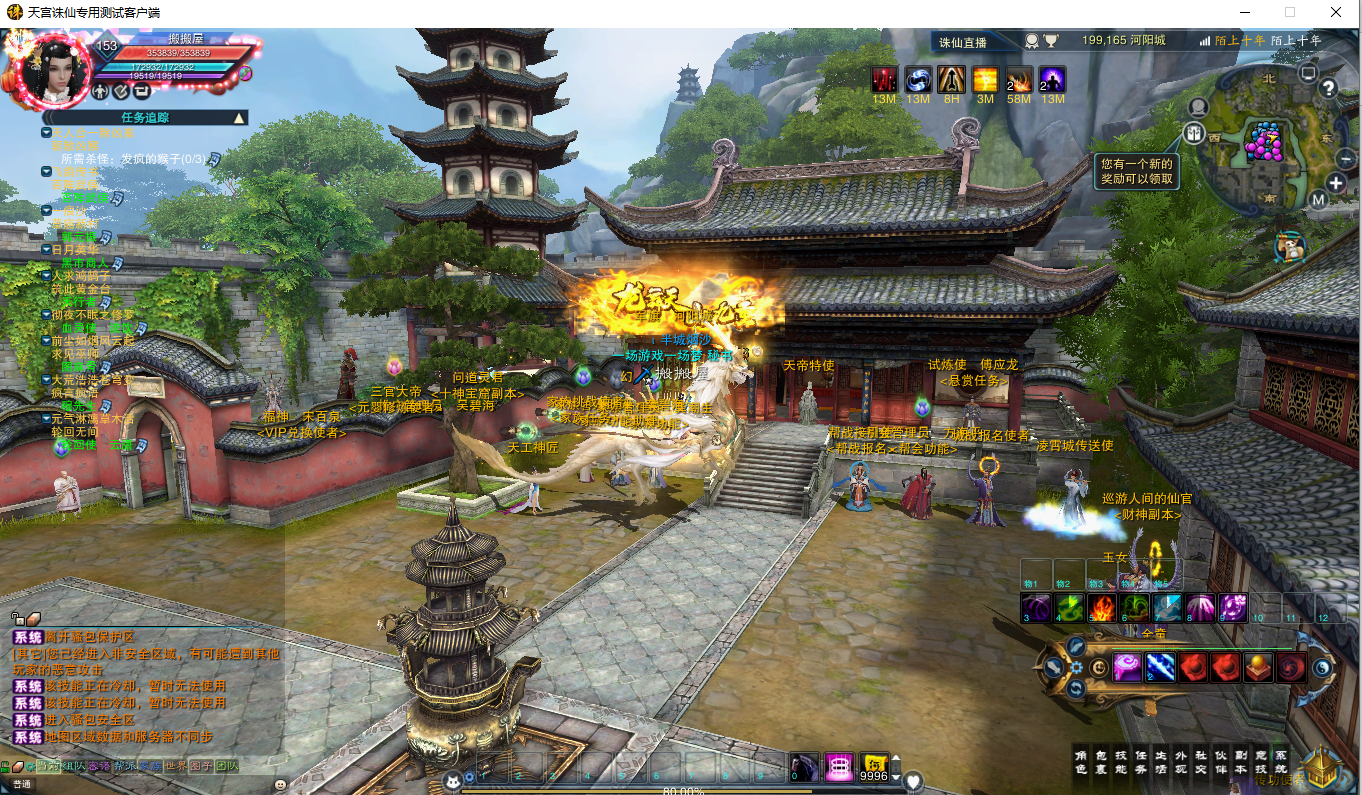
Task: Click the yin-yang button beside the skill bar
Action: (x=1323, y=668)
